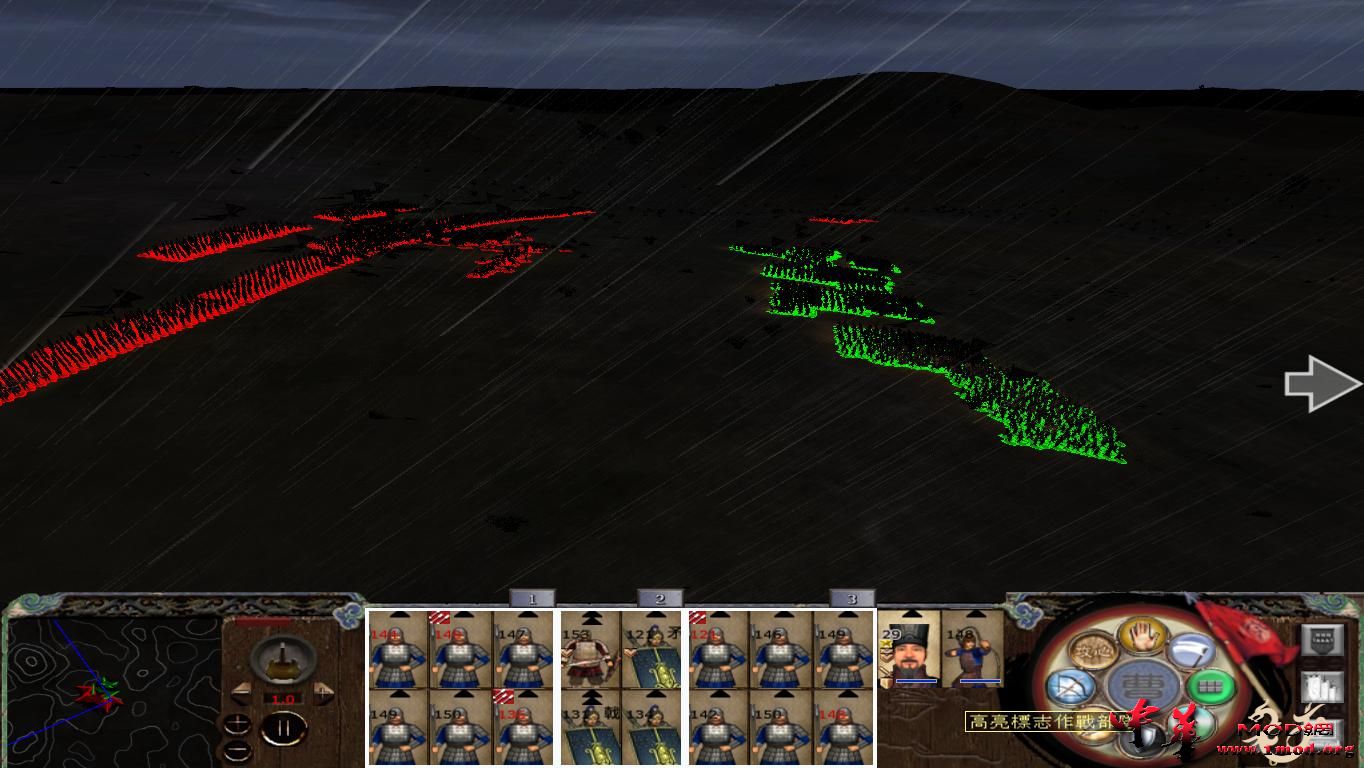Click the left arrow beside the 1.0 speed
Image resolution: width=1364 pixels, height=768 pixels.
(x=242, y=692)
